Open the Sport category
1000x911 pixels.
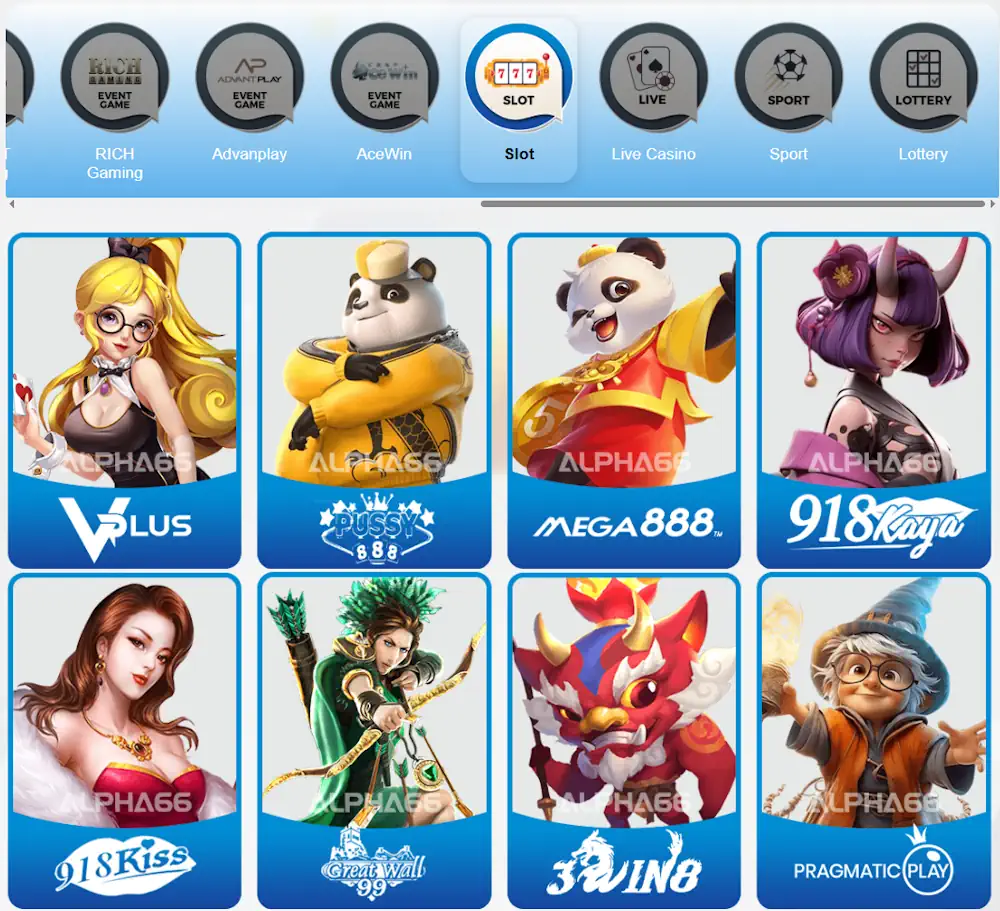(788, 99)
